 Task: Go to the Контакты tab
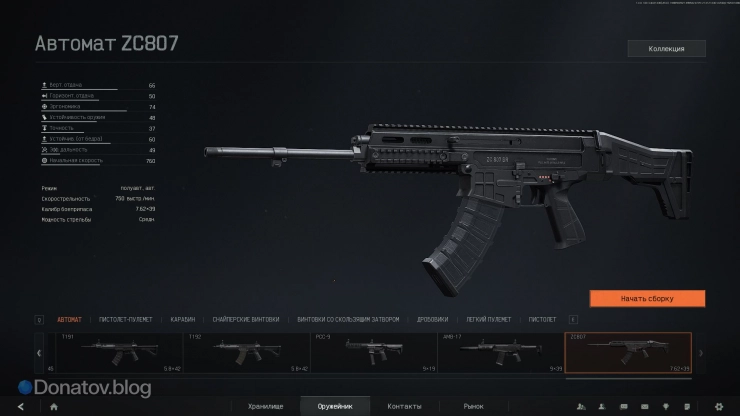pos(404,406)
